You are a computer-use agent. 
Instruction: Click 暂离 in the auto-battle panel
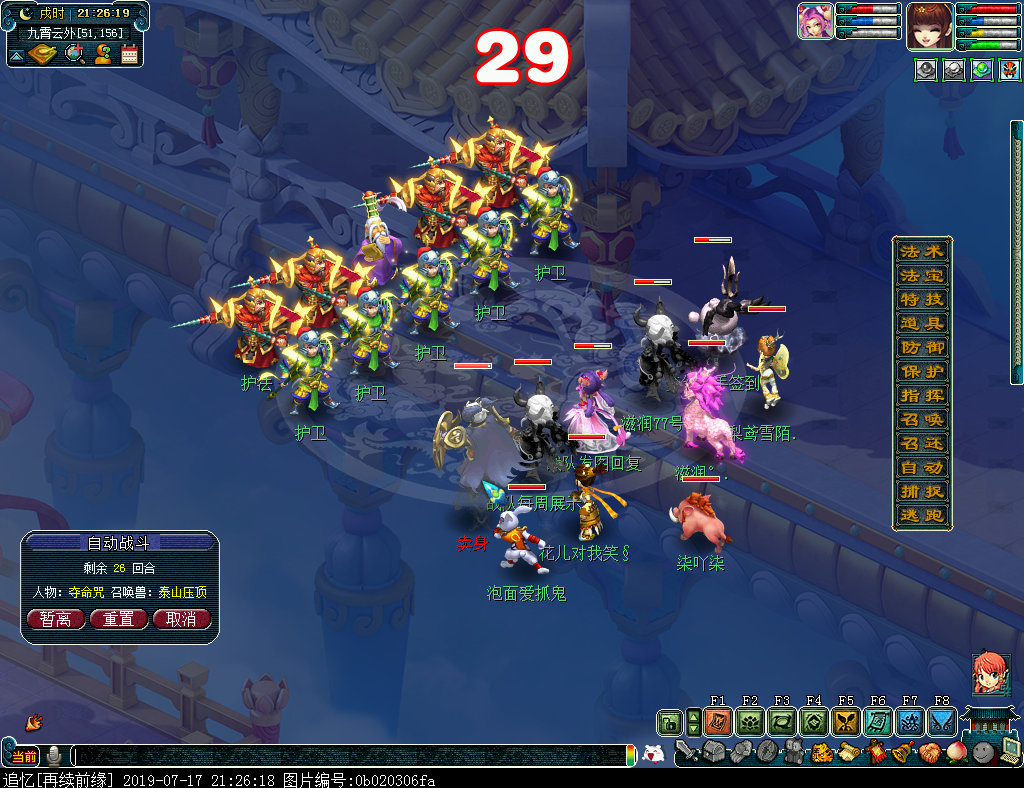pos(55,619)
